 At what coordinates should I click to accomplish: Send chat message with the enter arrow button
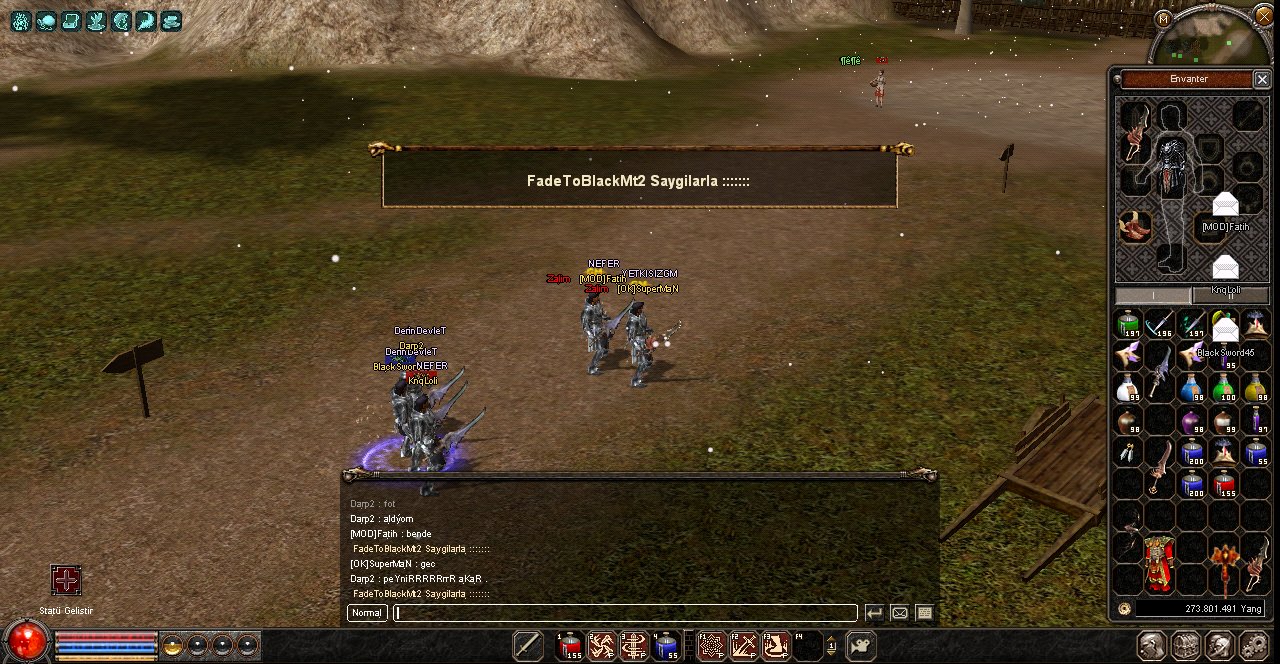point(874,613)
